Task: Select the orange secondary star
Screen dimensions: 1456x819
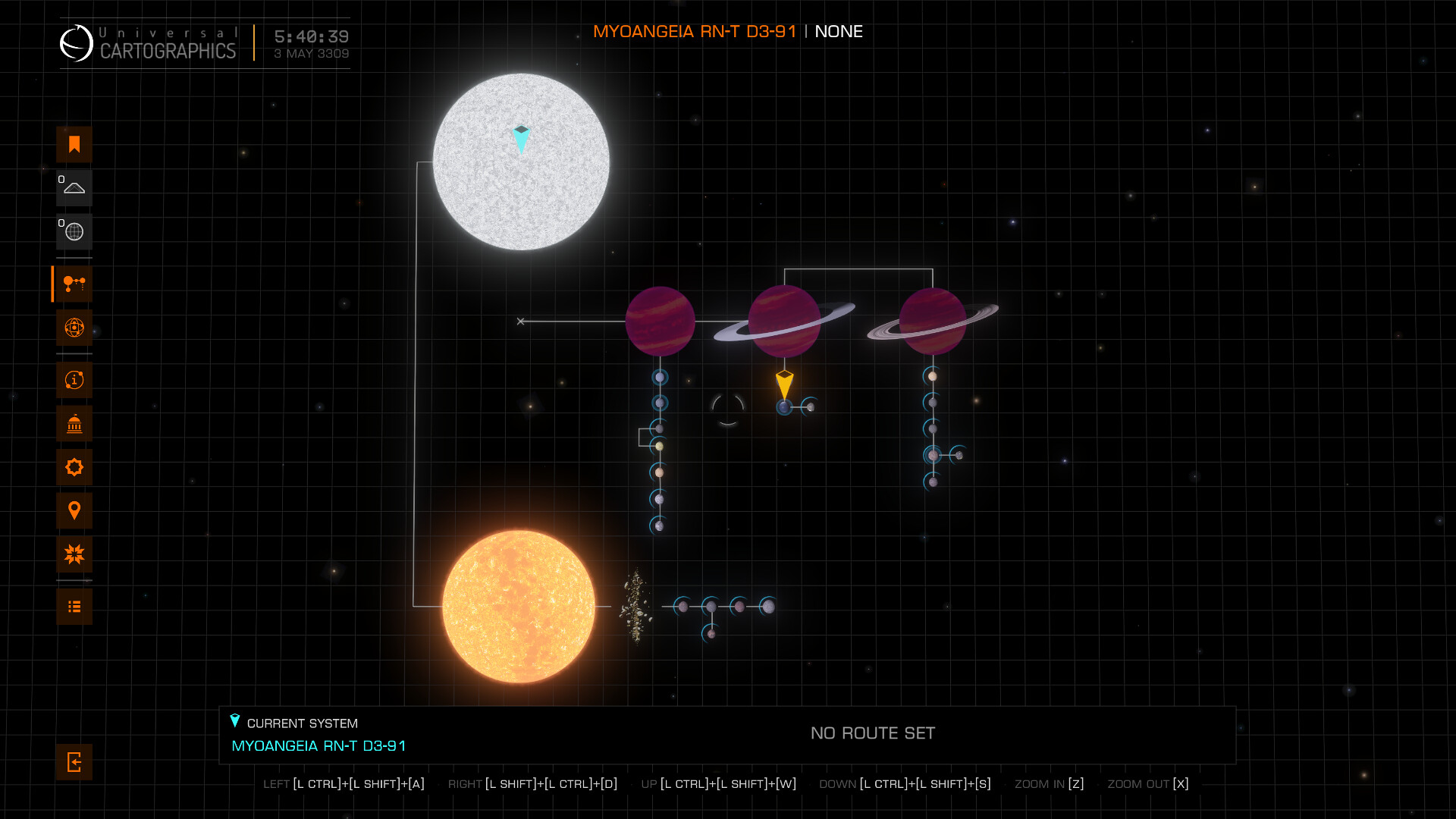Action: (519, 607)
